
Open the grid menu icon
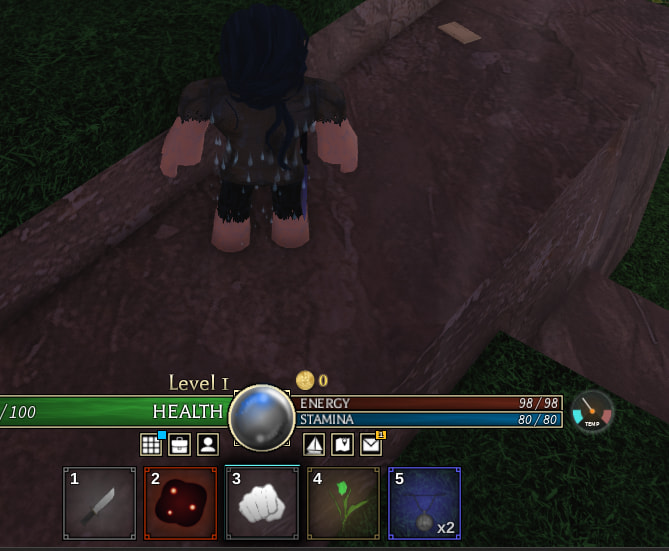click(151, 444)
